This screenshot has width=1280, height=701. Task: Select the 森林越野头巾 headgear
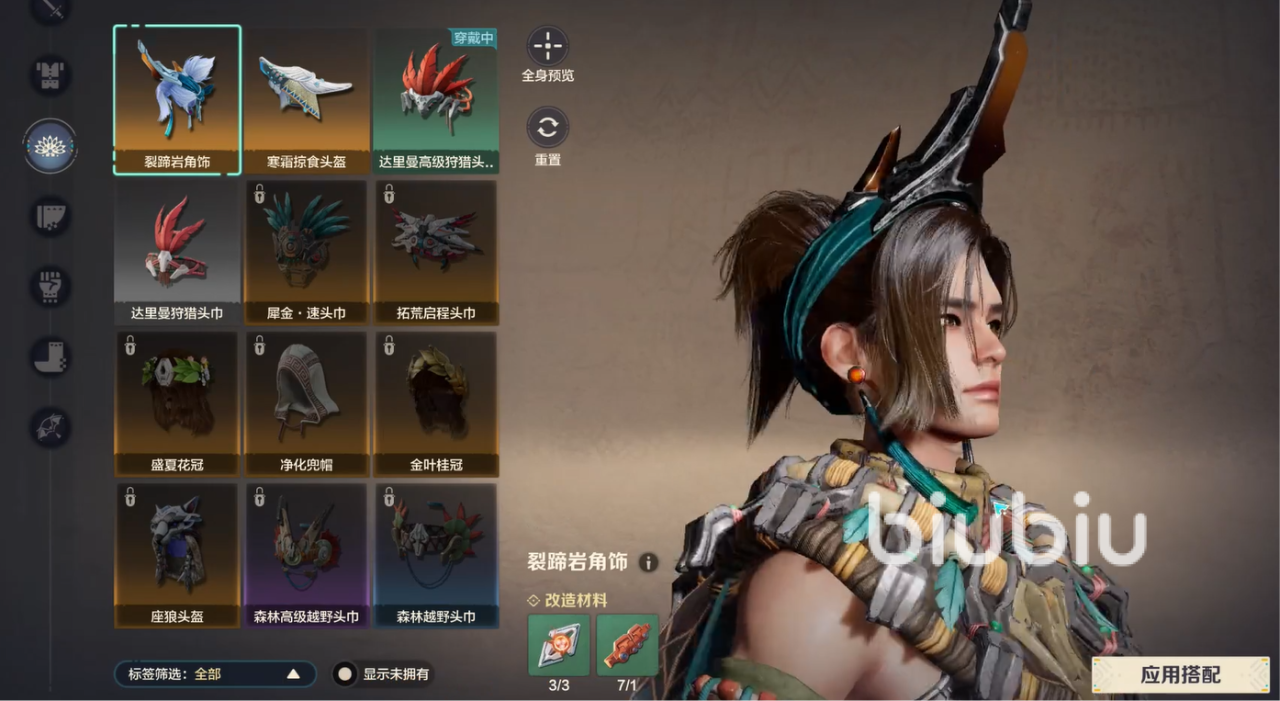tap(435, 555)
